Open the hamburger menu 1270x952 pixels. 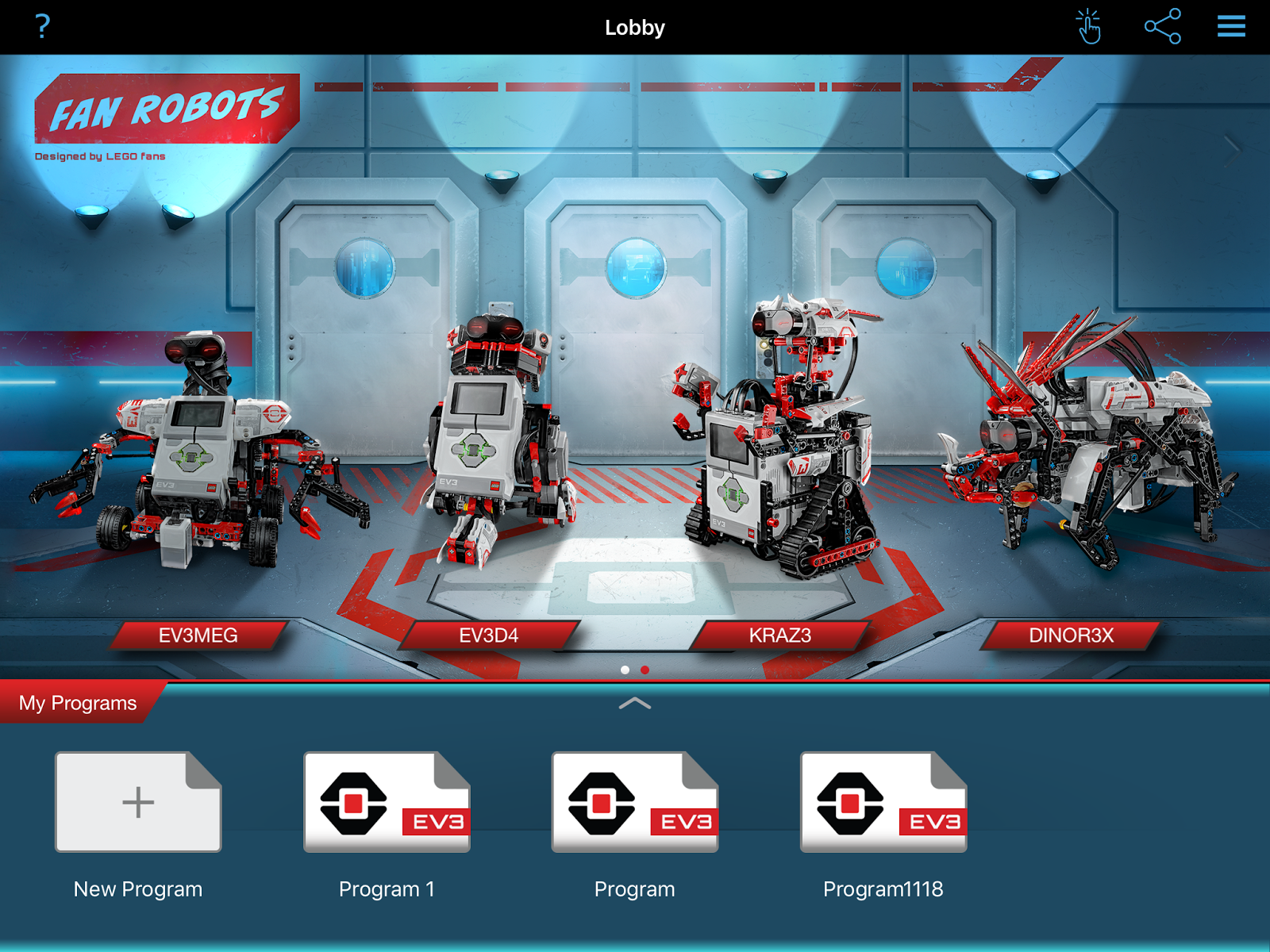click(x=1229, y=26)
